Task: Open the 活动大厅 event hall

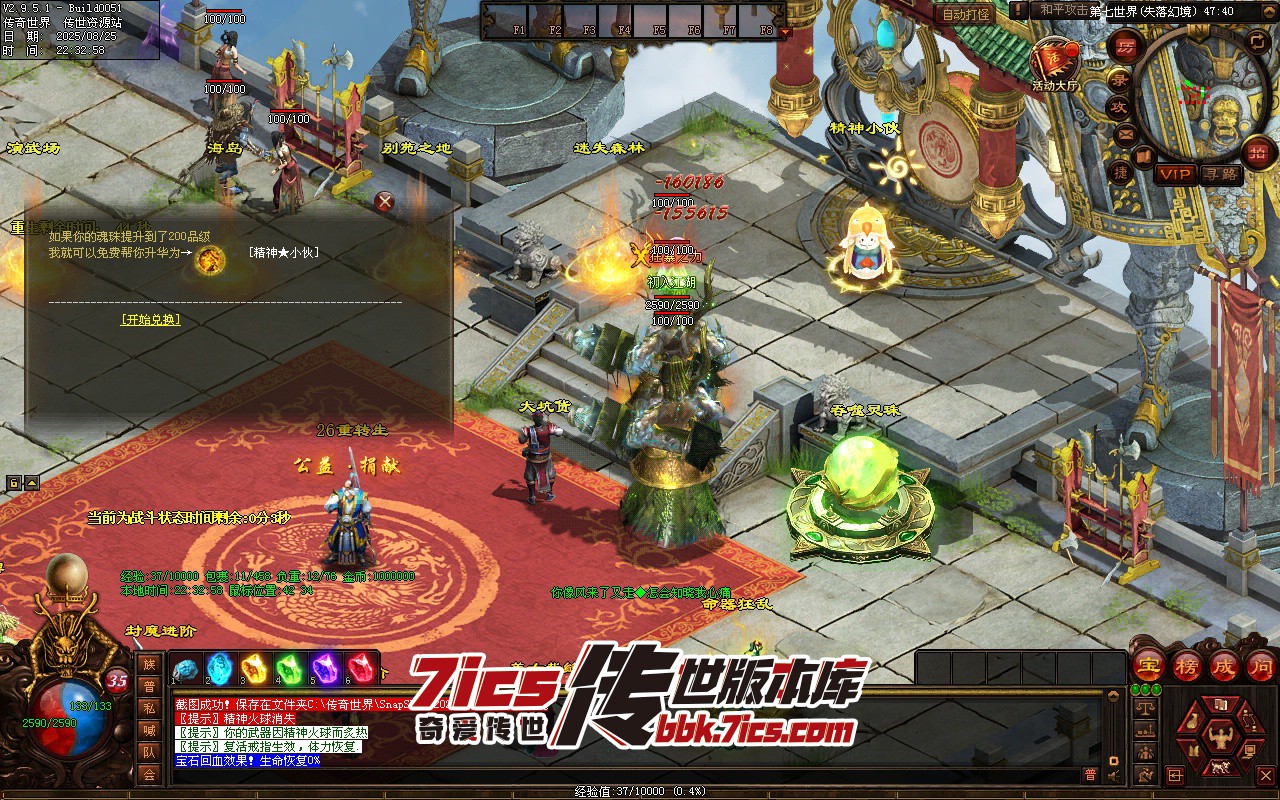Action: [x=1056, y=62]
